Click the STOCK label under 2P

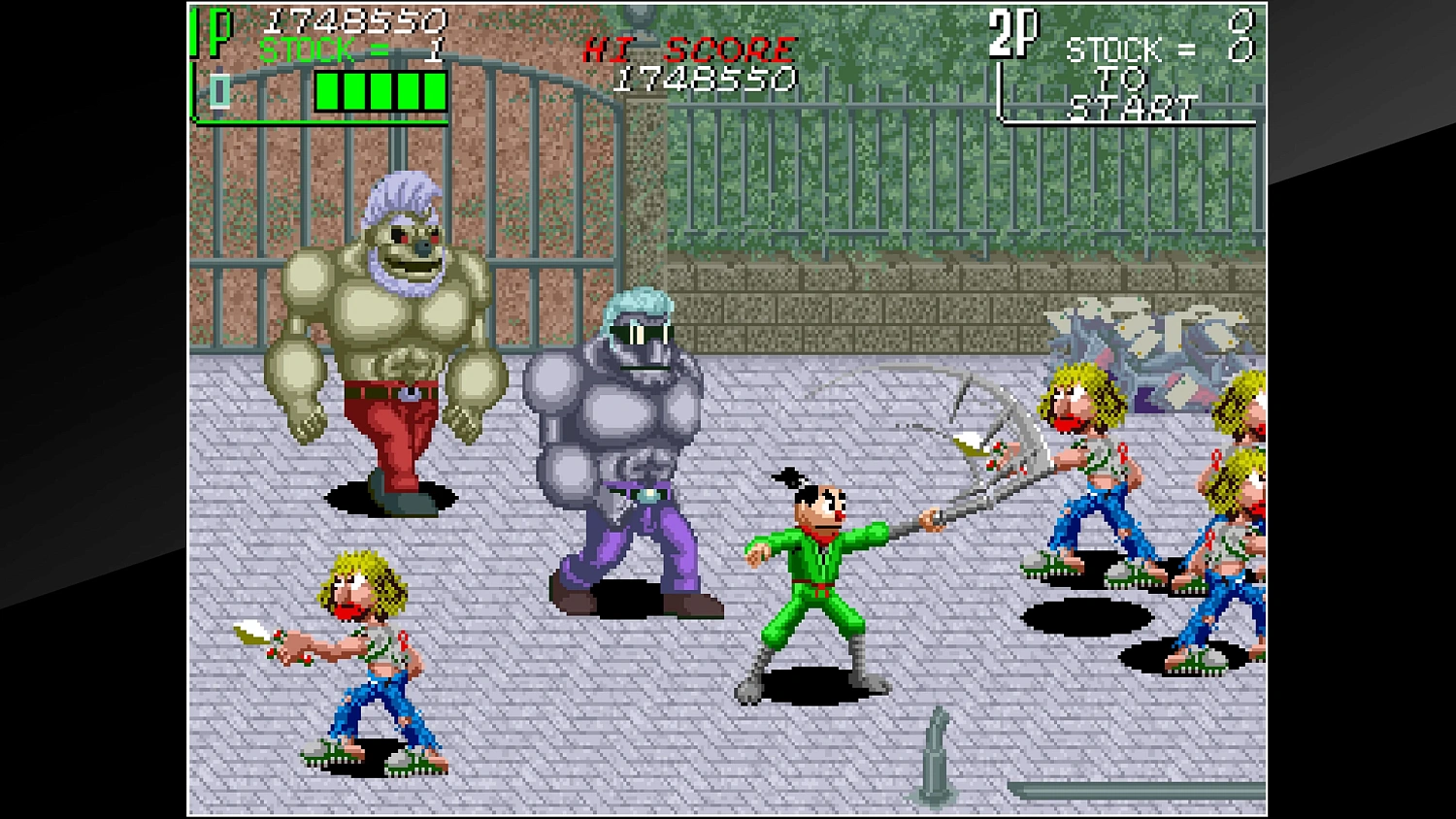pos(1111,49)
